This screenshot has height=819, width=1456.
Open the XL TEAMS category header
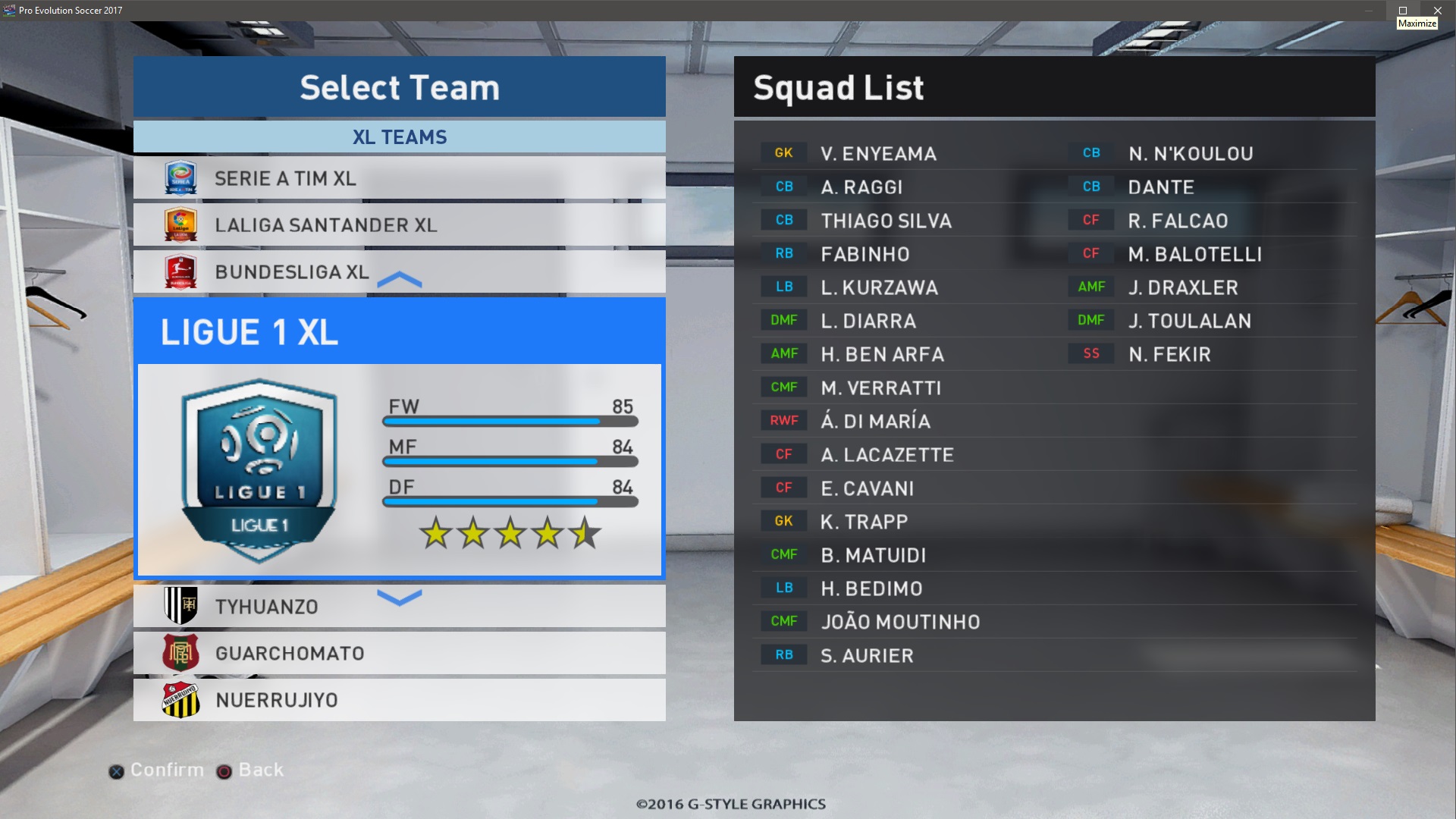point(399,137)
